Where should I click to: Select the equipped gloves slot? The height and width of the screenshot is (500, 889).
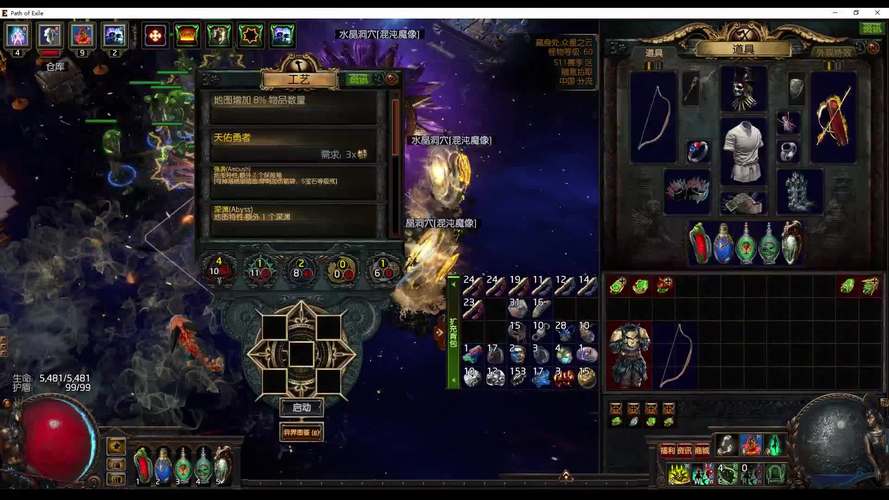point(687,190)
